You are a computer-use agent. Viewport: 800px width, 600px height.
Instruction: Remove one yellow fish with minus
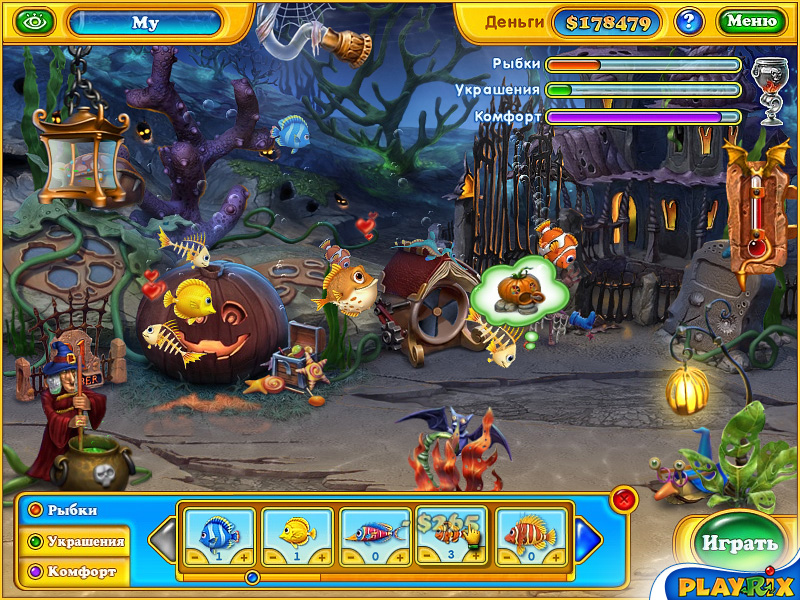272,556
